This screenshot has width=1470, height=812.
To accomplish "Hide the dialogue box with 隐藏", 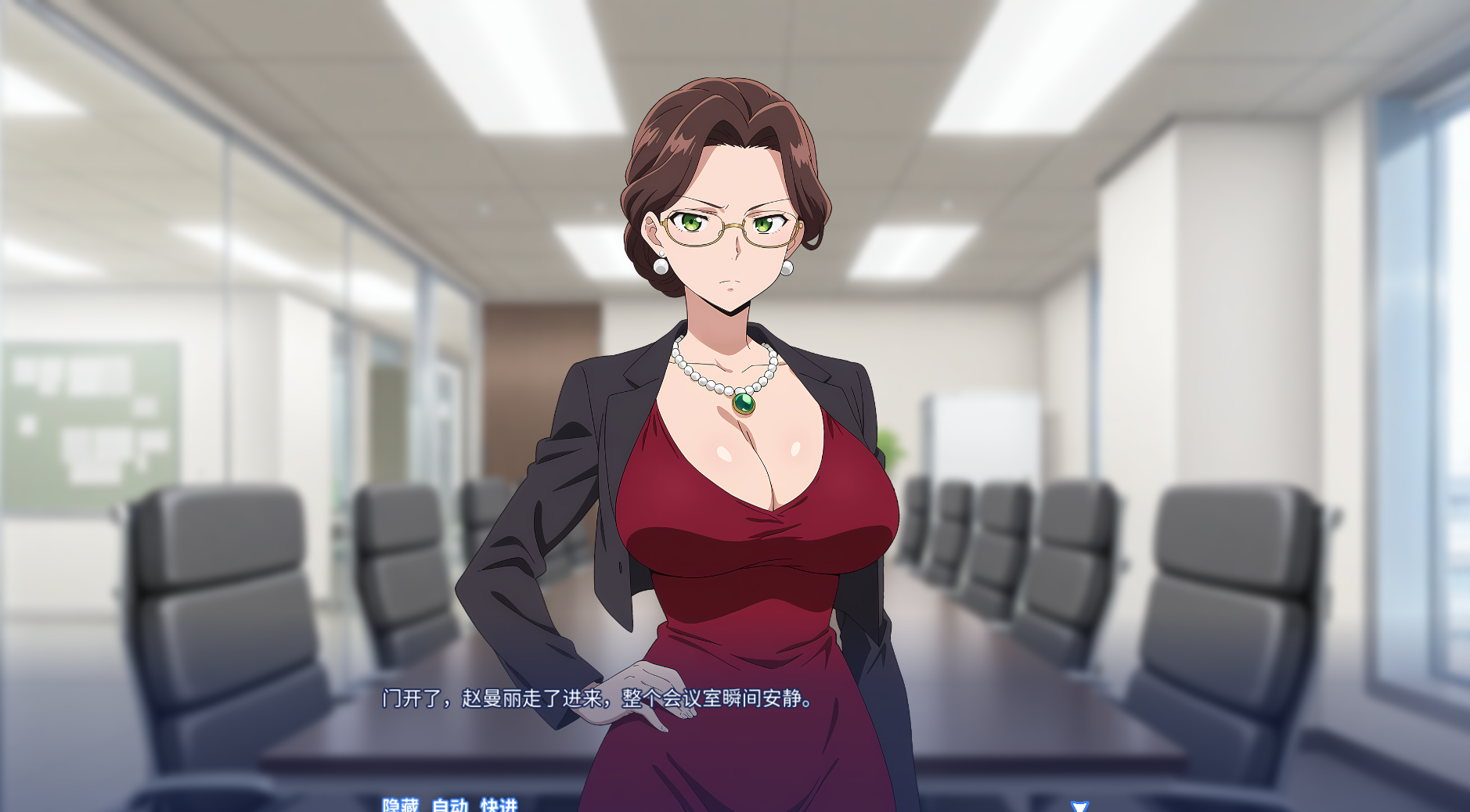I will (400, 805).
